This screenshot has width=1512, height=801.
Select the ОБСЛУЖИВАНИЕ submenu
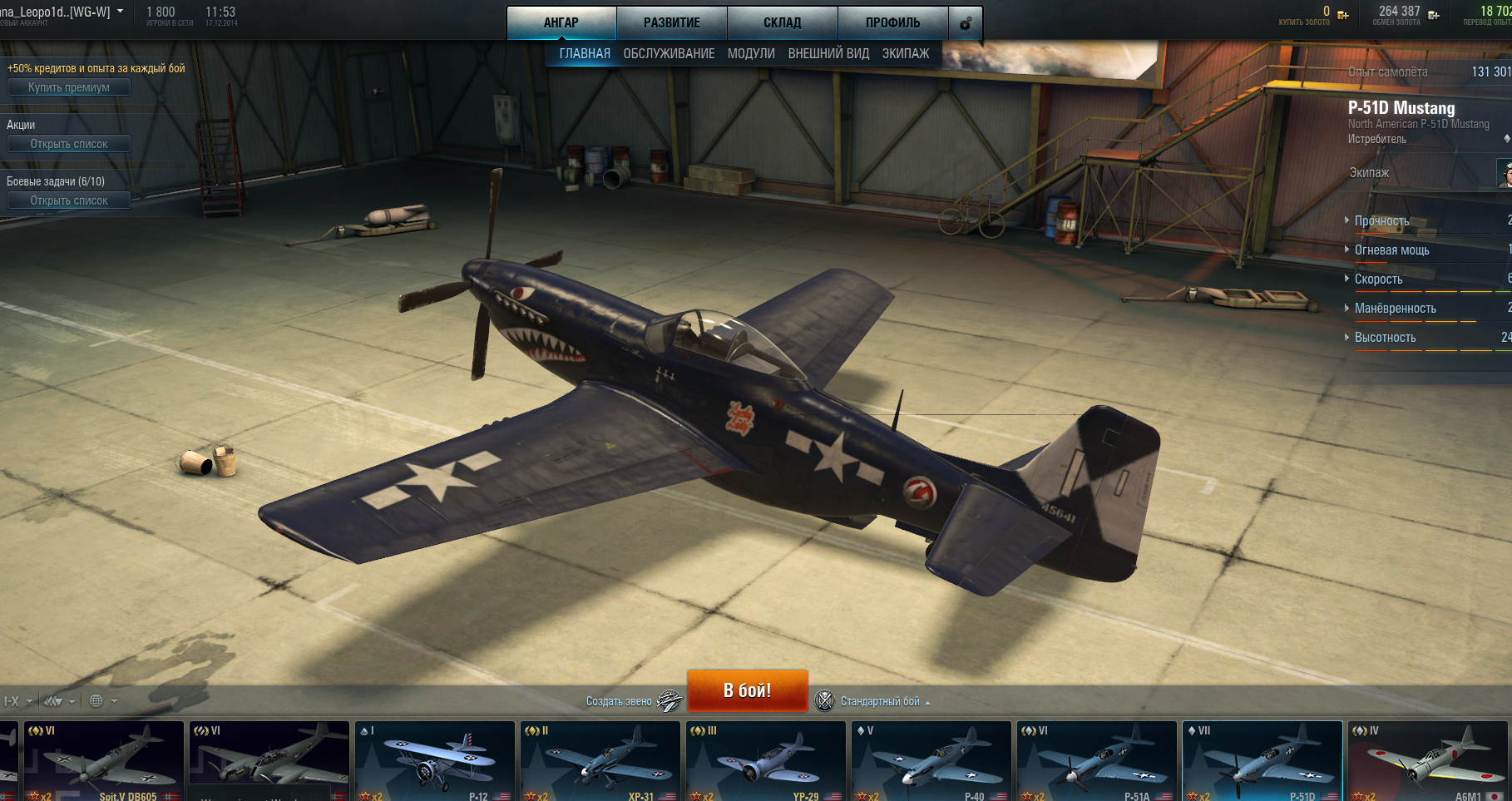[x=669, y=53]
